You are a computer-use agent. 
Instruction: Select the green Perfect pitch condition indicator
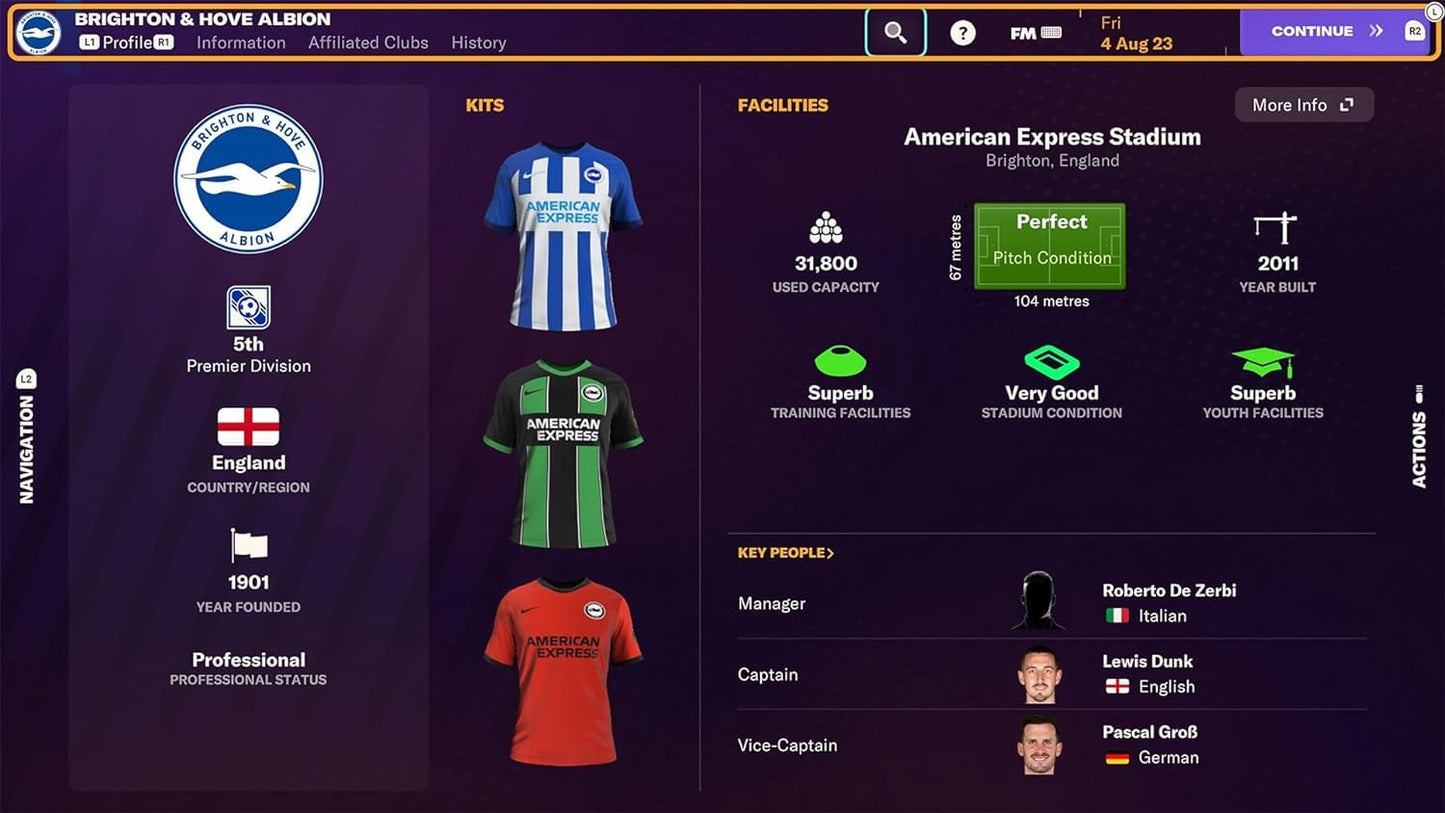click(1050, 244)
